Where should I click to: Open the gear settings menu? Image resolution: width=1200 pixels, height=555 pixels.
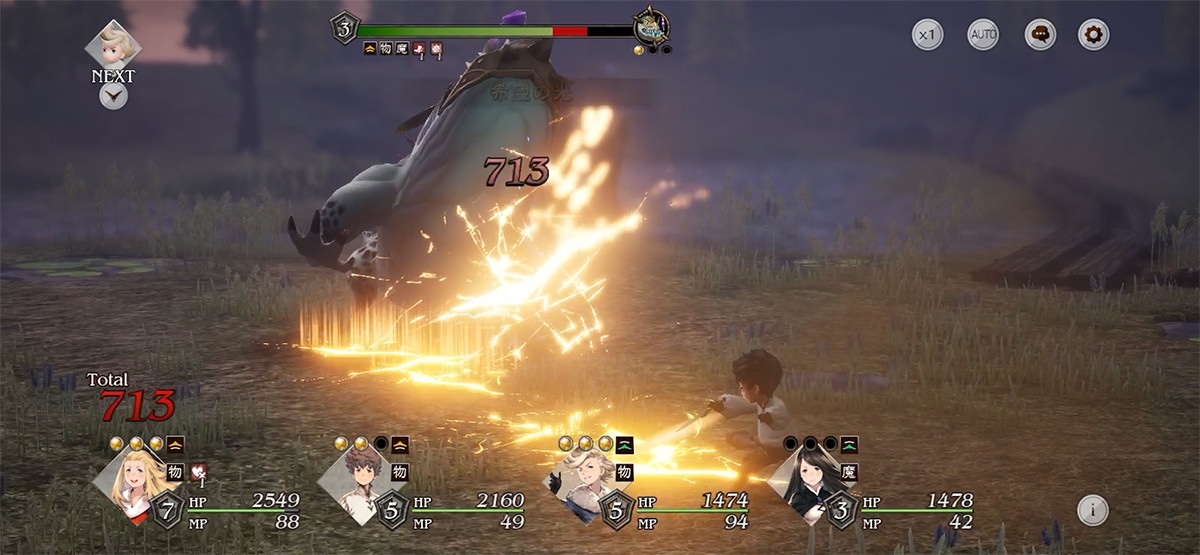pos(1094,35)
